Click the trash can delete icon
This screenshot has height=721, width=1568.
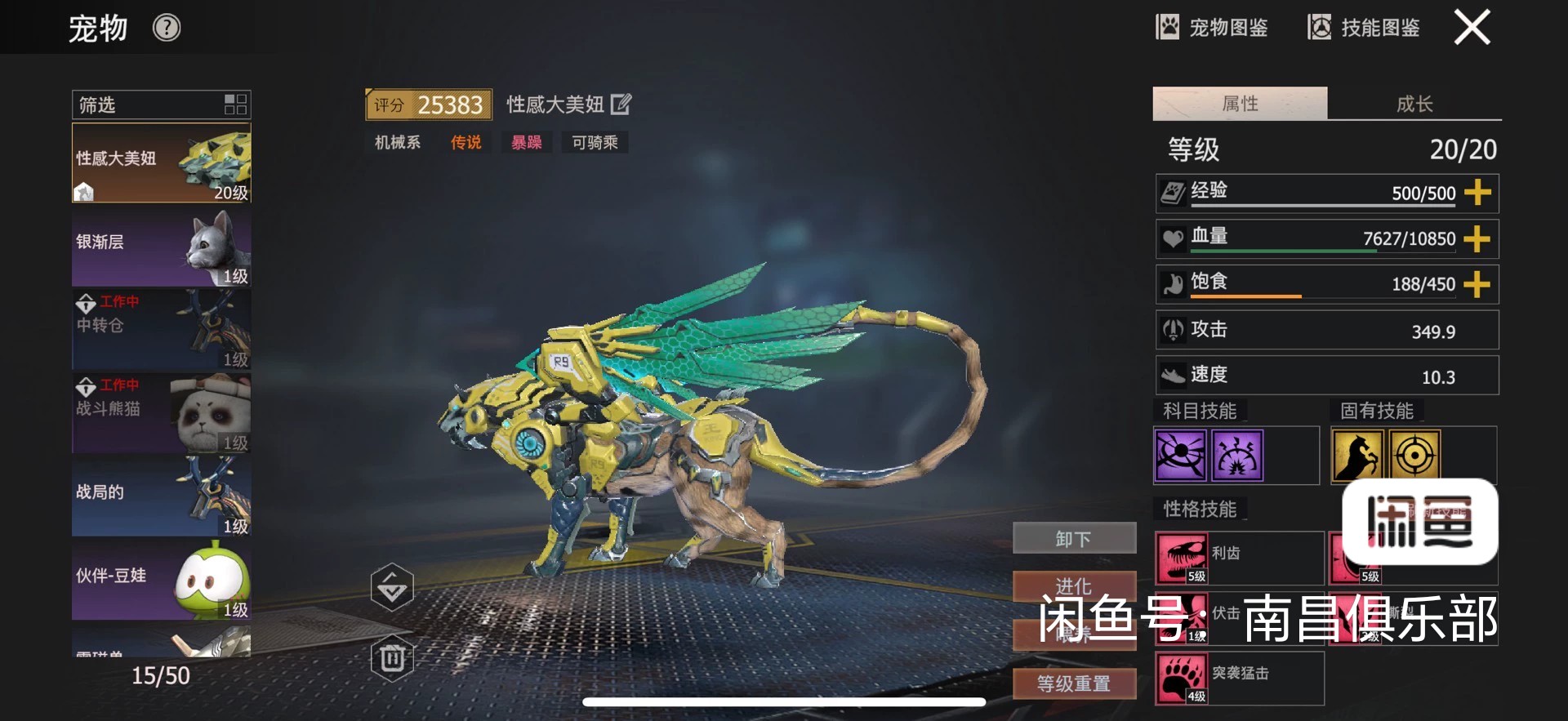pos(392,658)
